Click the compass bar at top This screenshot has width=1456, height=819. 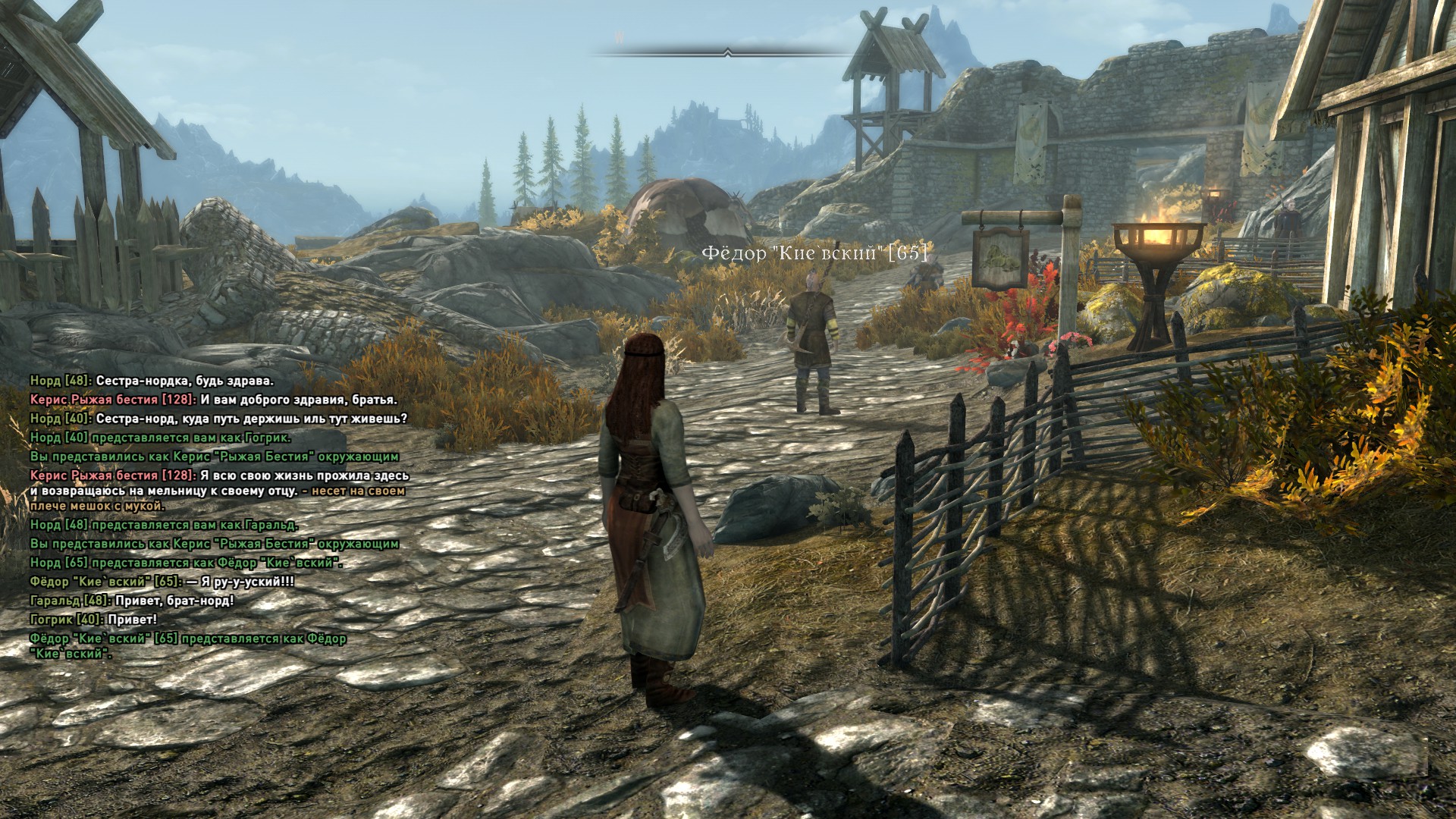tap(727, 52)
